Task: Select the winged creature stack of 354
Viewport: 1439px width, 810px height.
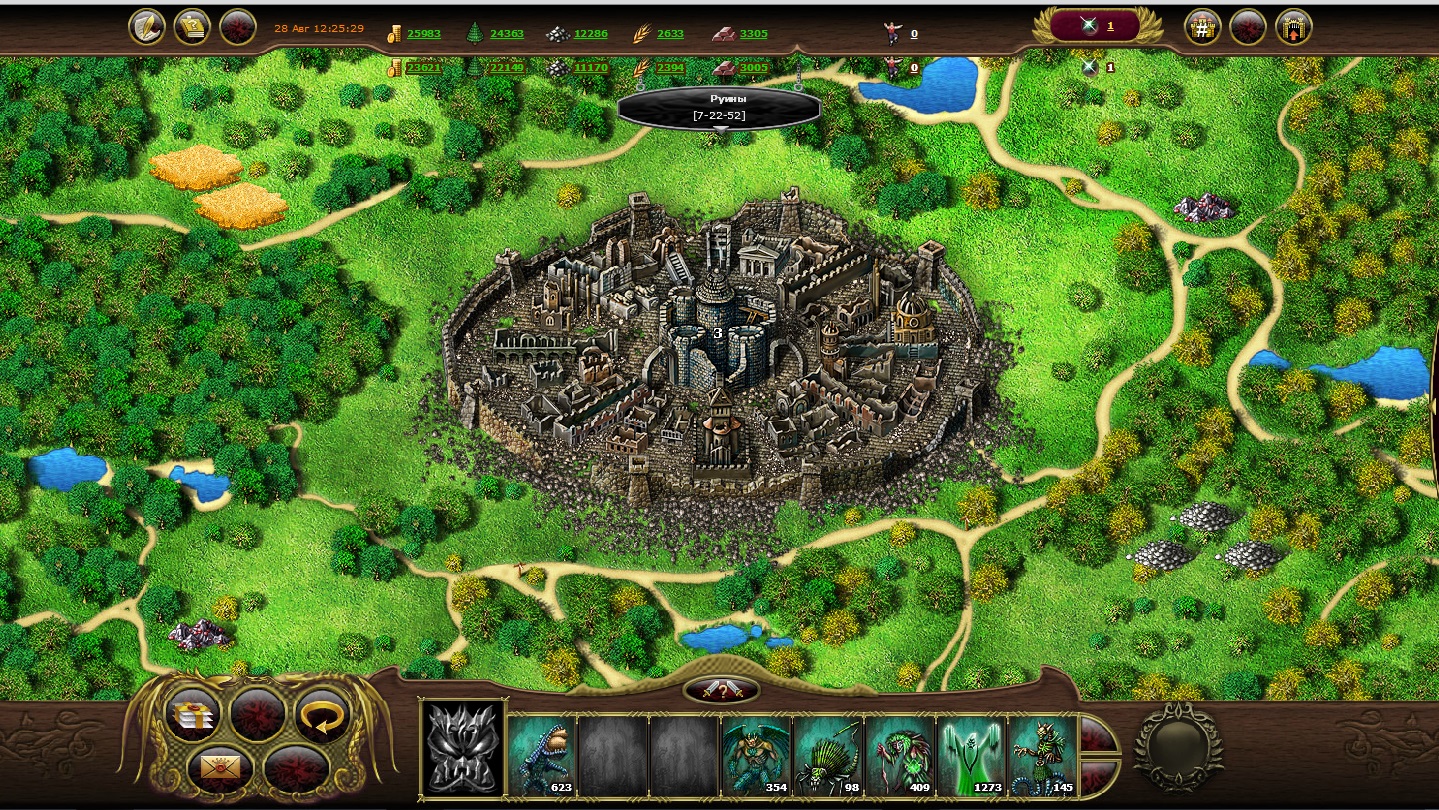Action: coord(756,755)
